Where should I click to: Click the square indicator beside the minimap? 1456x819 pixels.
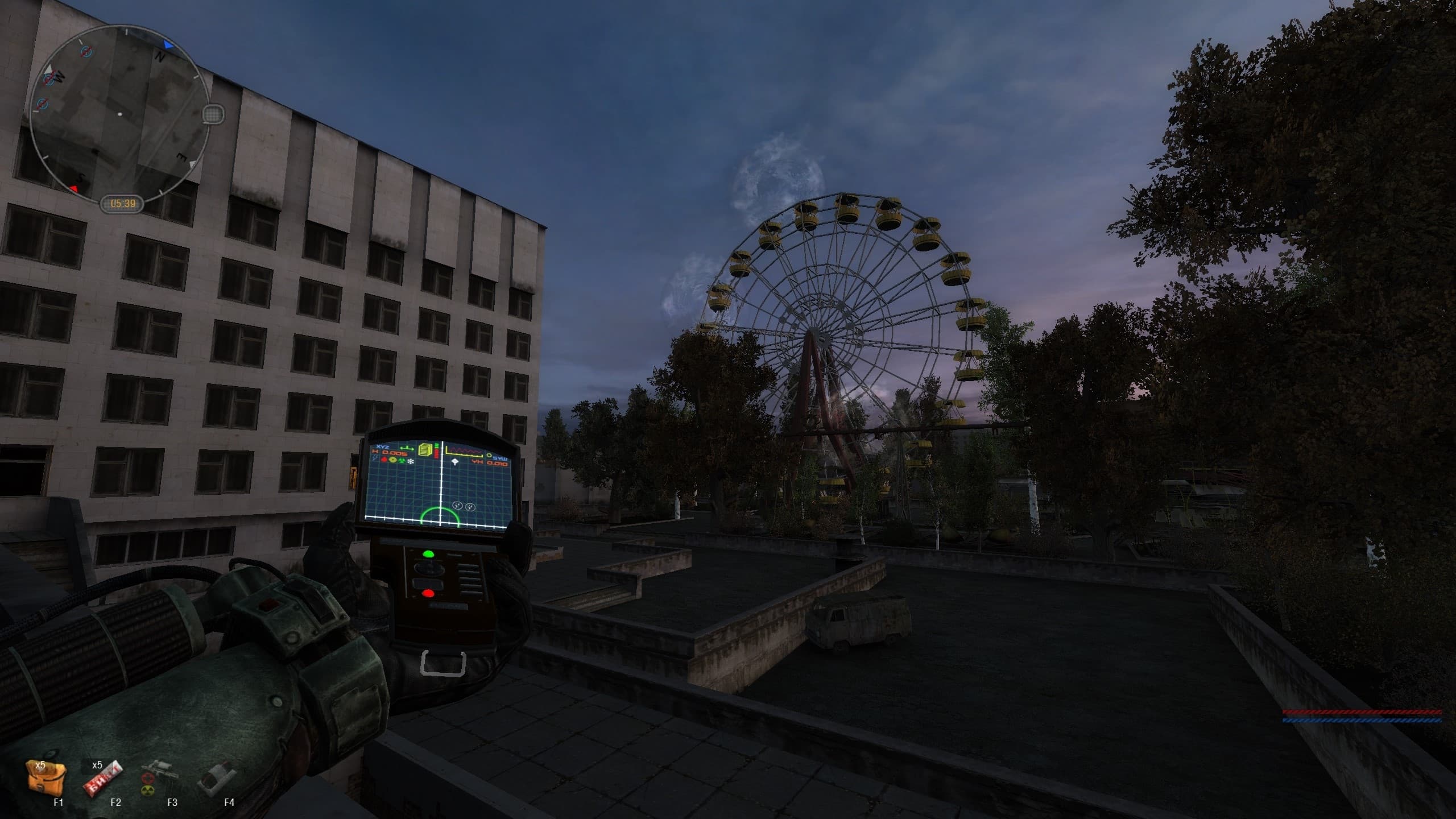point(213,113)
